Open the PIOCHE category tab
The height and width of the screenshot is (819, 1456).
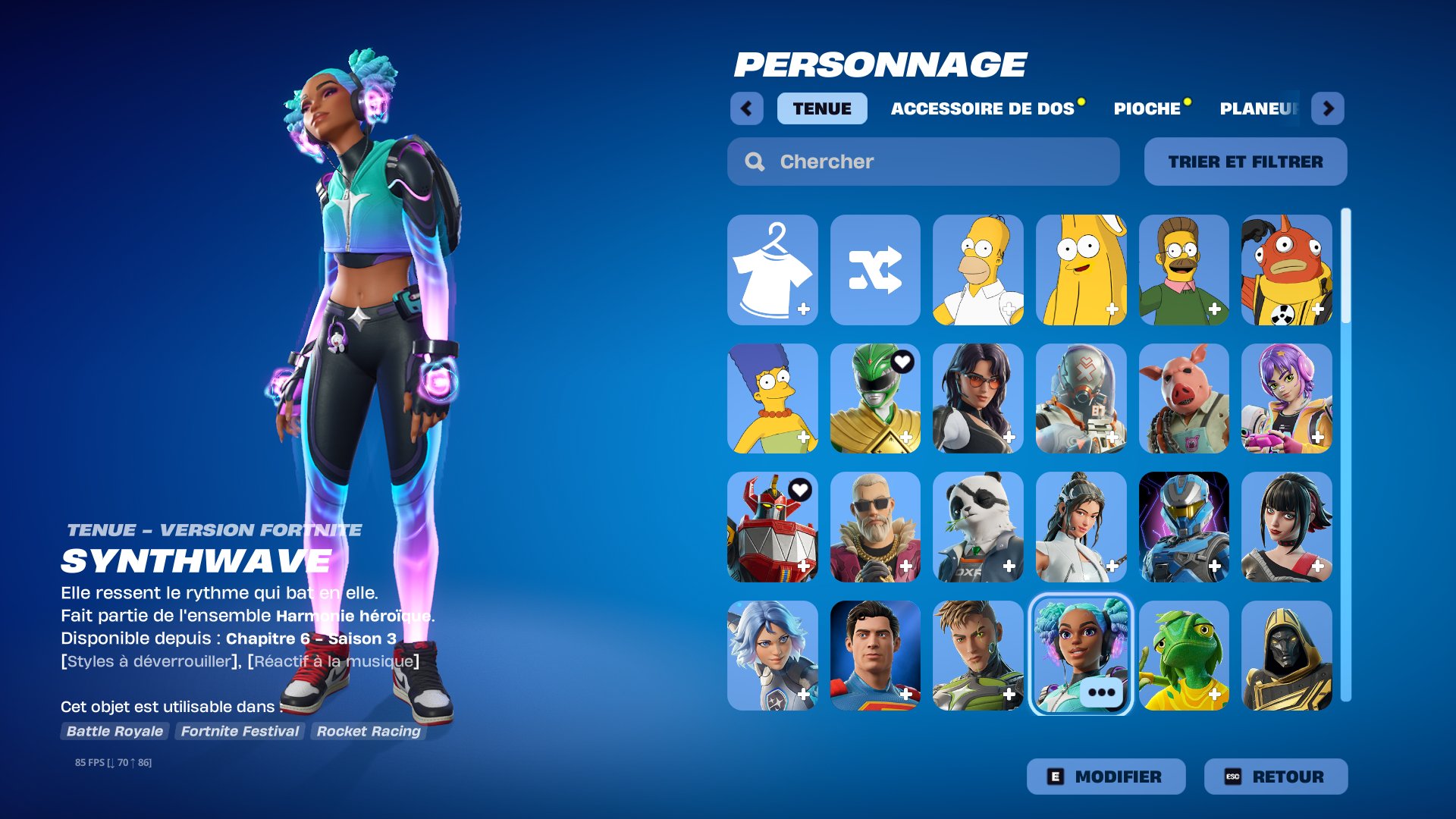tap(1147, 108)
